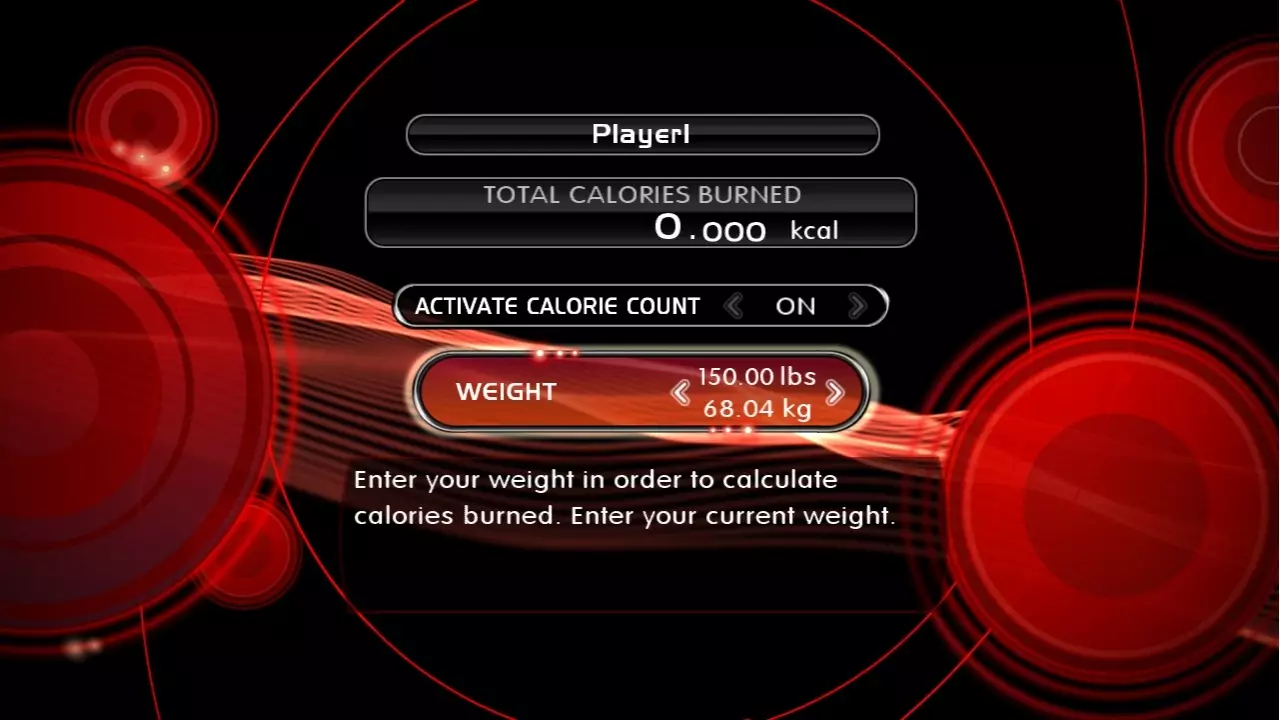Viewport: 1280px width, 720px height.
Task: Click the kcal unit label
Action: click(x=812, y=230)
